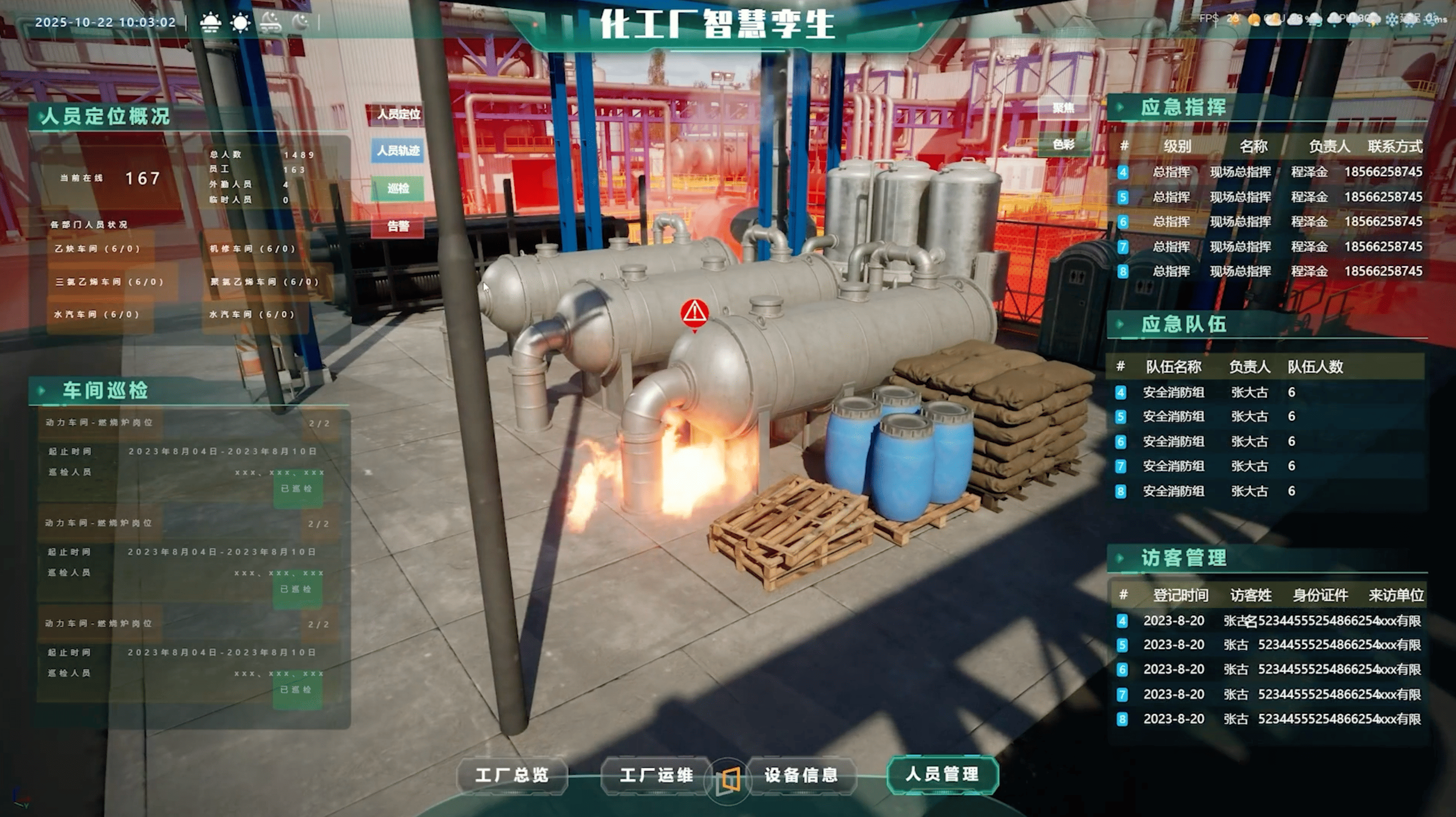This screenshot has height=817, width=1456.
Task: Toggle the 色彩 color button
Action: (x=1063, y=145)
